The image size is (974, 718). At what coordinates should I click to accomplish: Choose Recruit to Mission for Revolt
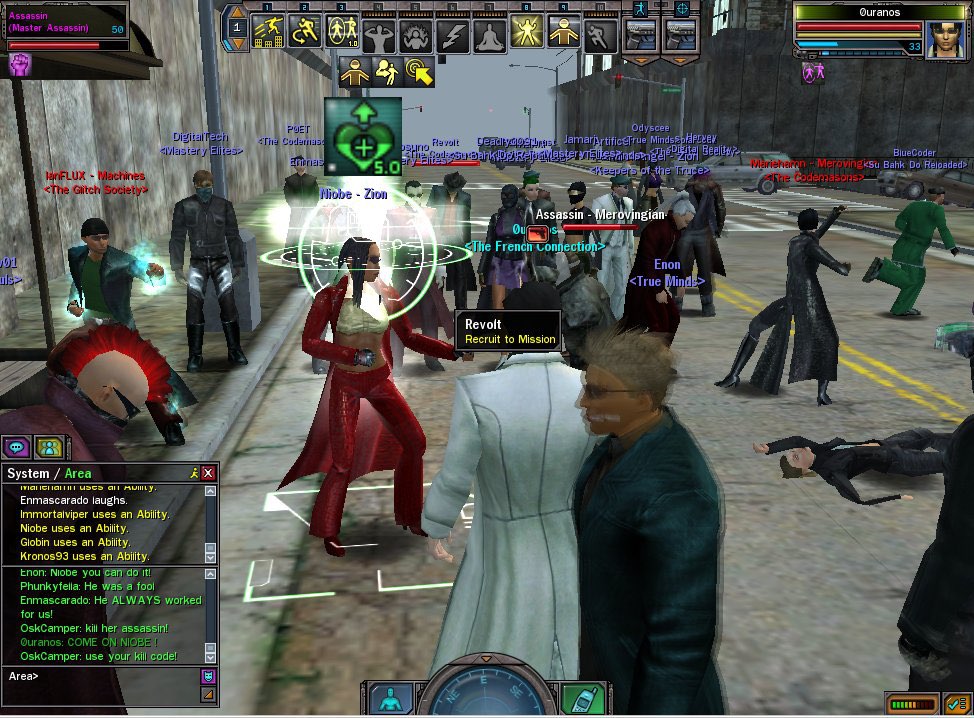pos(509,339)
